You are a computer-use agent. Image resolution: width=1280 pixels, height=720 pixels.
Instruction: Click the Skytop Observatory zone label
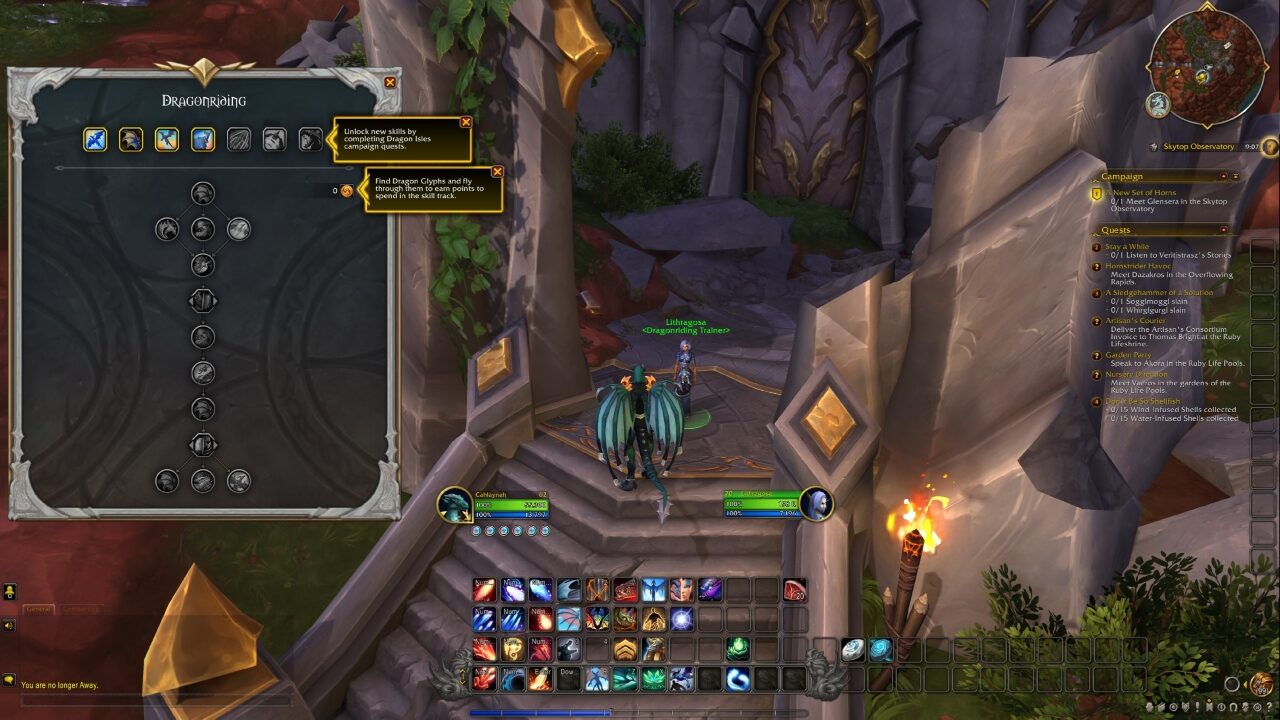[1198, 147]
